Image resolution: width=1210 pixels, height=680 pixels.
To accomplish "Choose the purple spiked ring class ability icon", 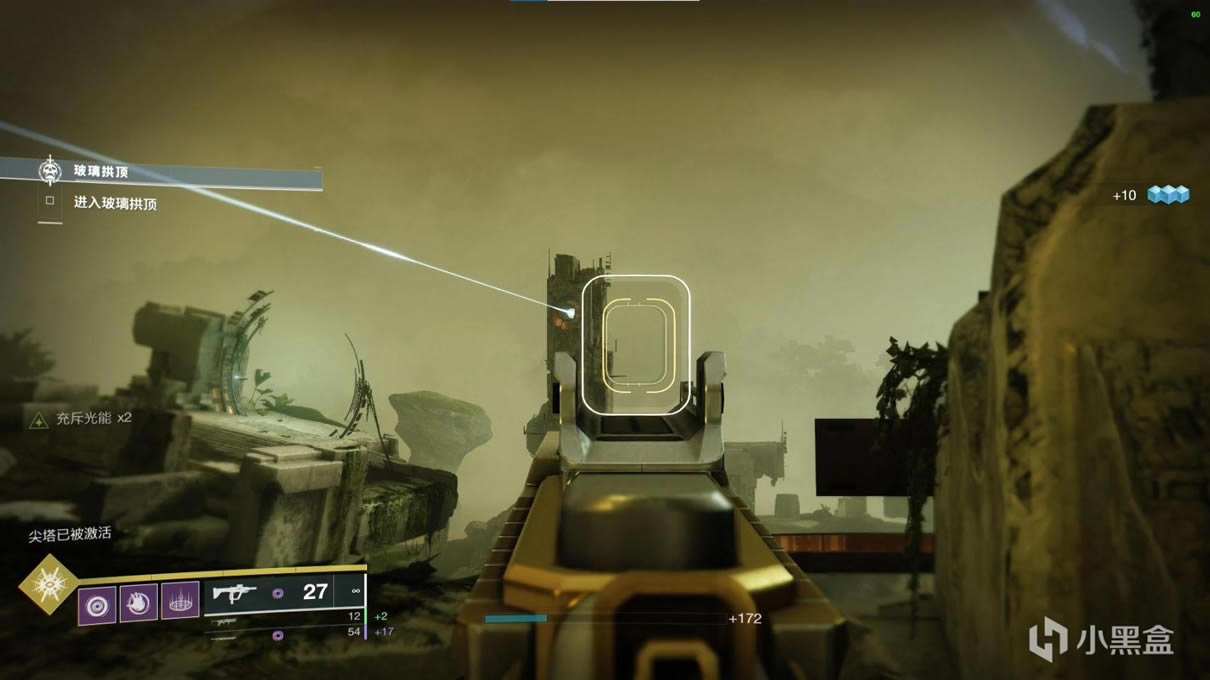I will [180, 601].
